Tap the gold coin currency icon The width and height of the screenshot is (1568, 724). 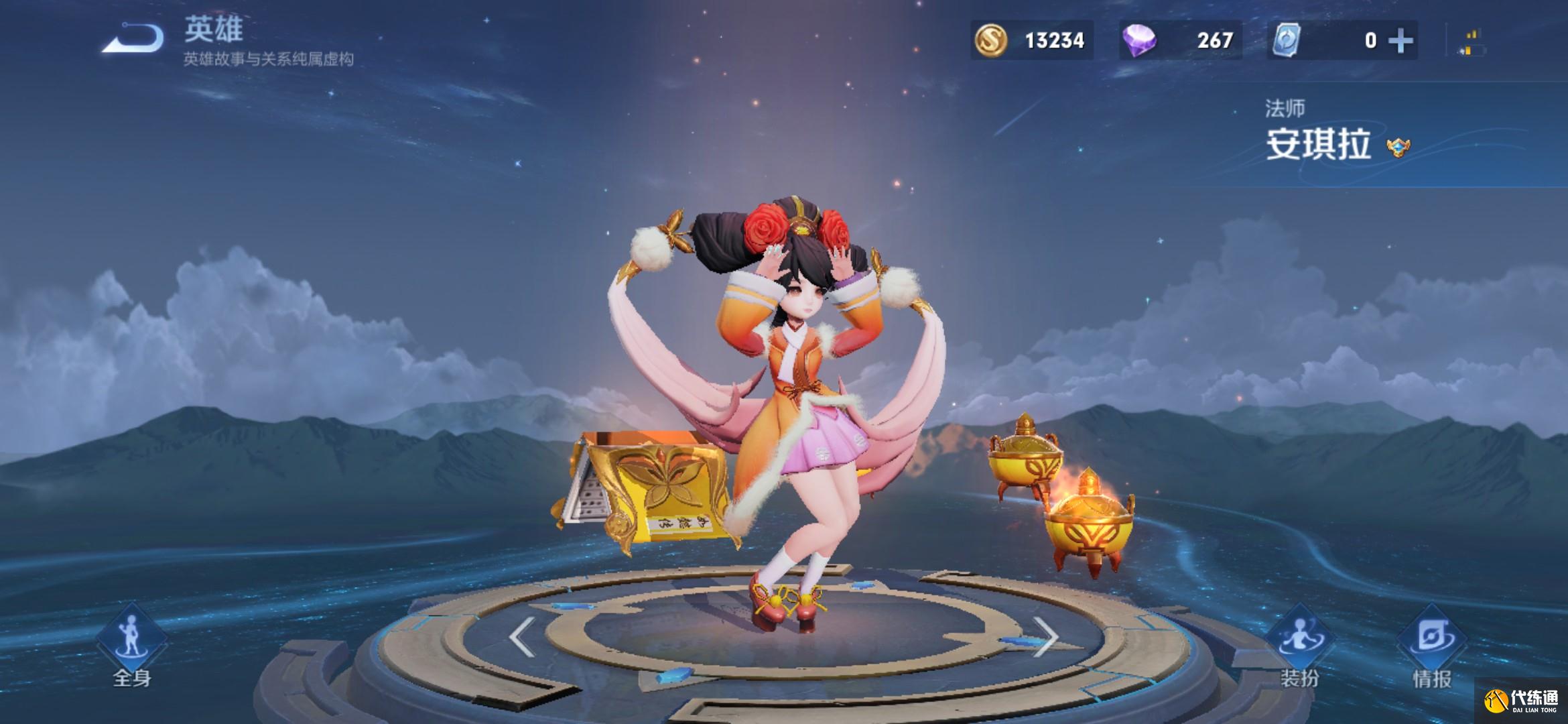990,40
